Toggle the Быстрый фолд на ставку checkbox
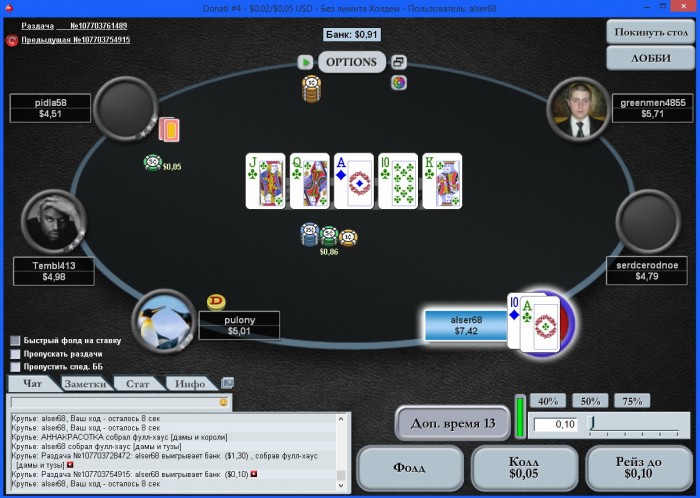This screenshot has height=498, width=700. (15, 340)
